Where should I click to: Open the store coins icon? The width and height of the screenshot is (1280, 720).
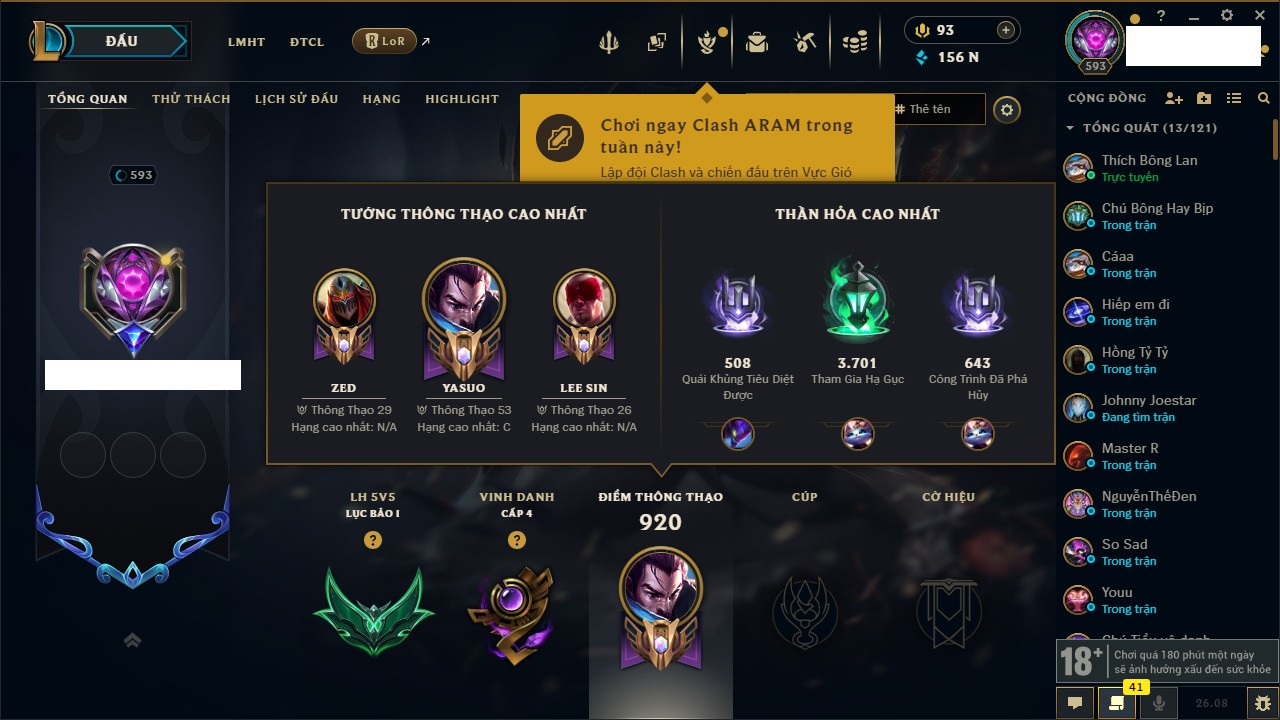[x=854, y=42]
